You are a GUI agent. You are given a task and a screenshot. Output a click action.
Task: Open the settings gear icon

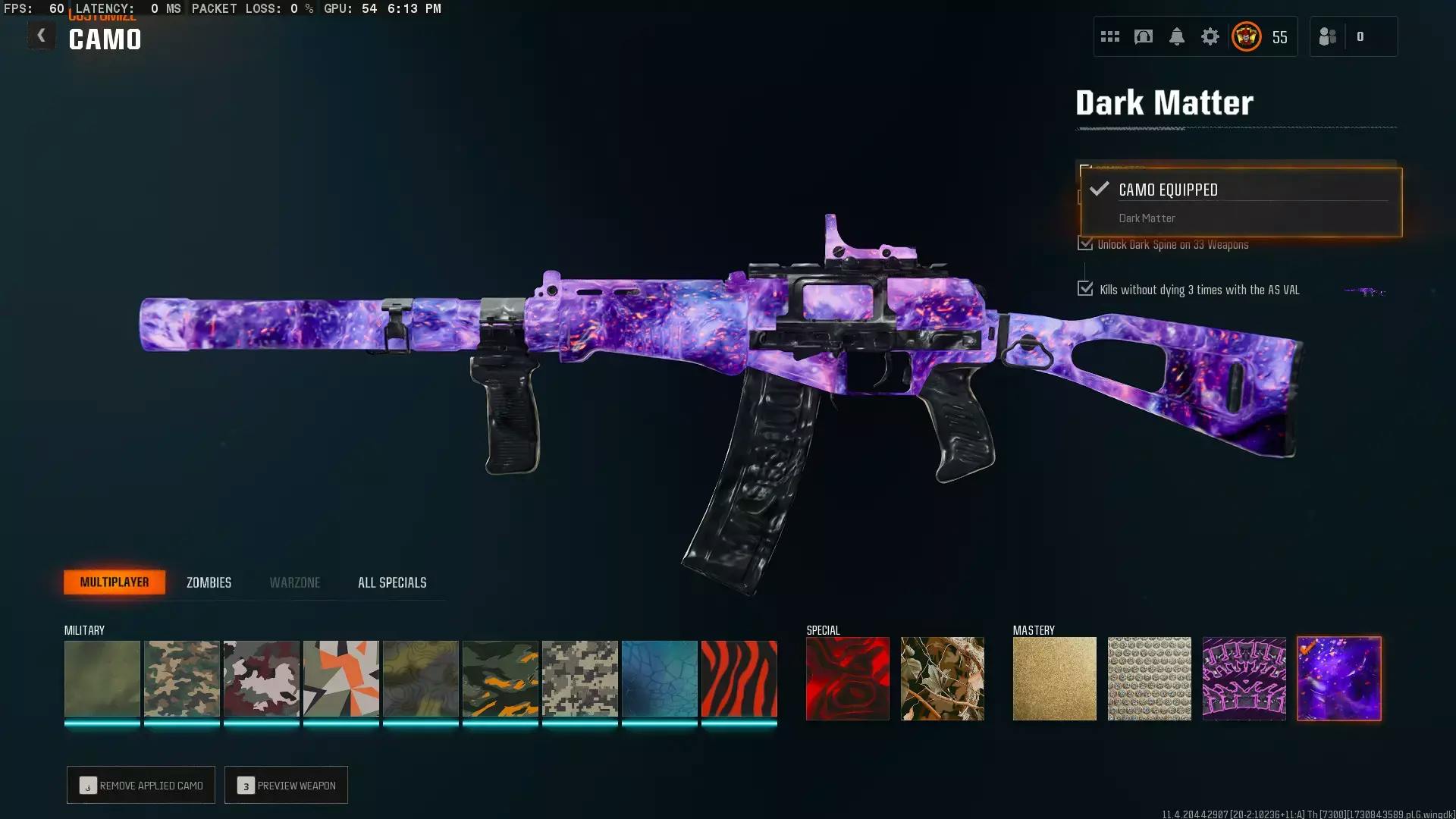pos(1210,36)
